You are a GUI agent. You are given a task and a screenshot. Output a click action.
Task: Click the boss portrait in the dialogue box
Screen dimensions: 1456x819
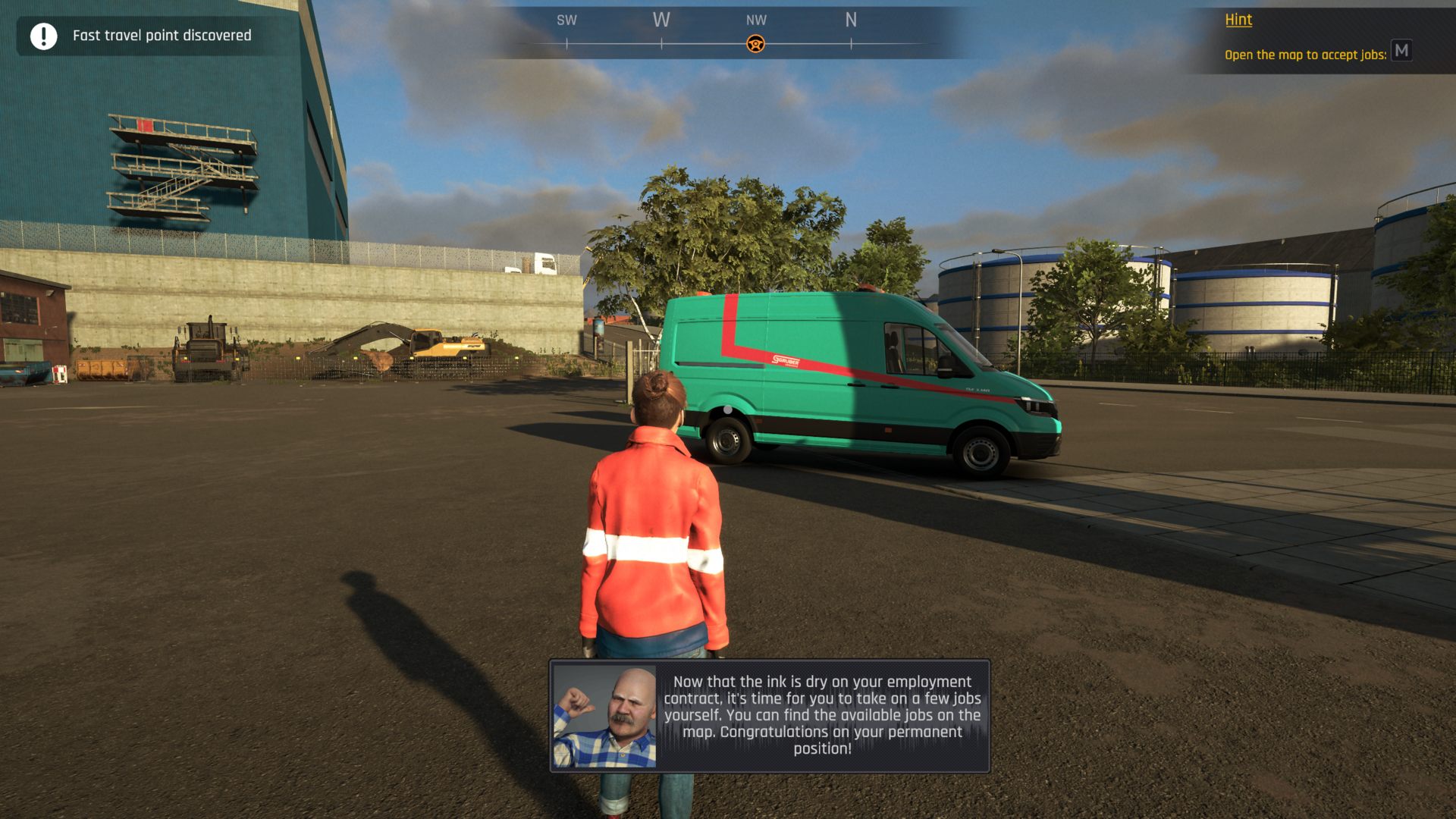click(604, 716)
